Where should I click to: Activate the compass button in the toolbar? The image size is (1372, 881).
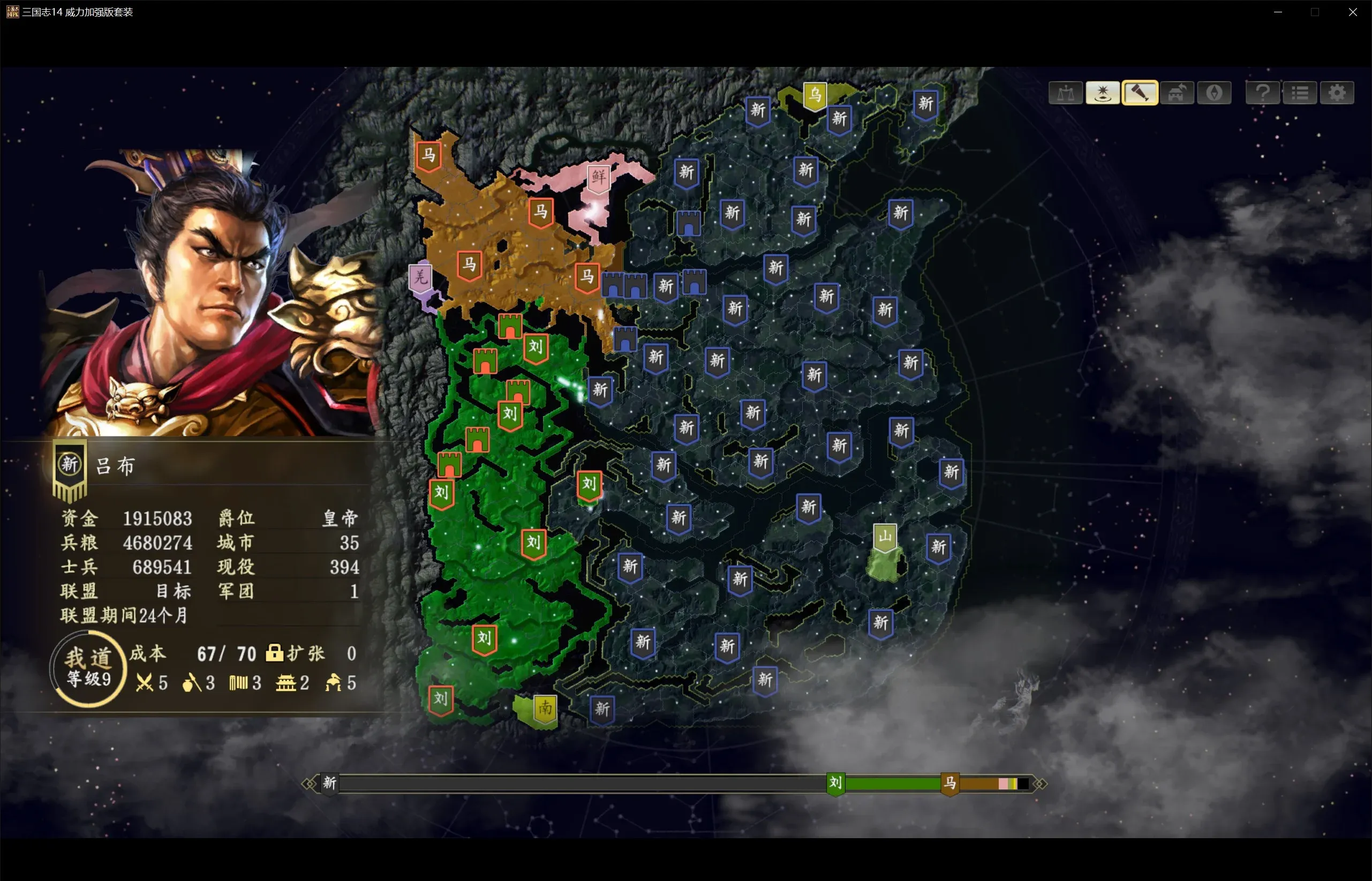pyautogui.click(x=1213, y=93)
